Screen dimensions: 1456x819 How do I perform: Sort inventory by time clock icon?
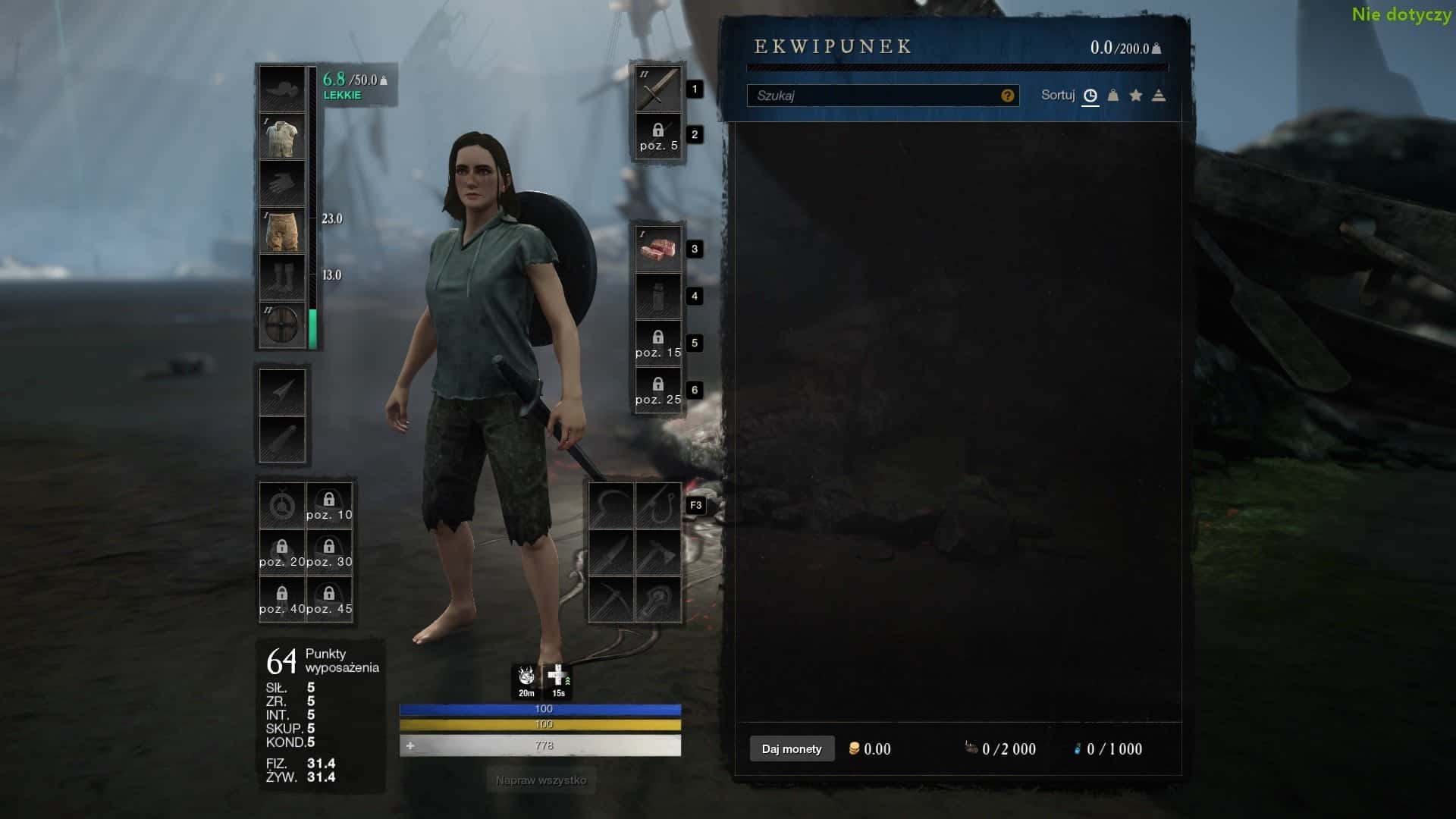[x=1090, y=96]
